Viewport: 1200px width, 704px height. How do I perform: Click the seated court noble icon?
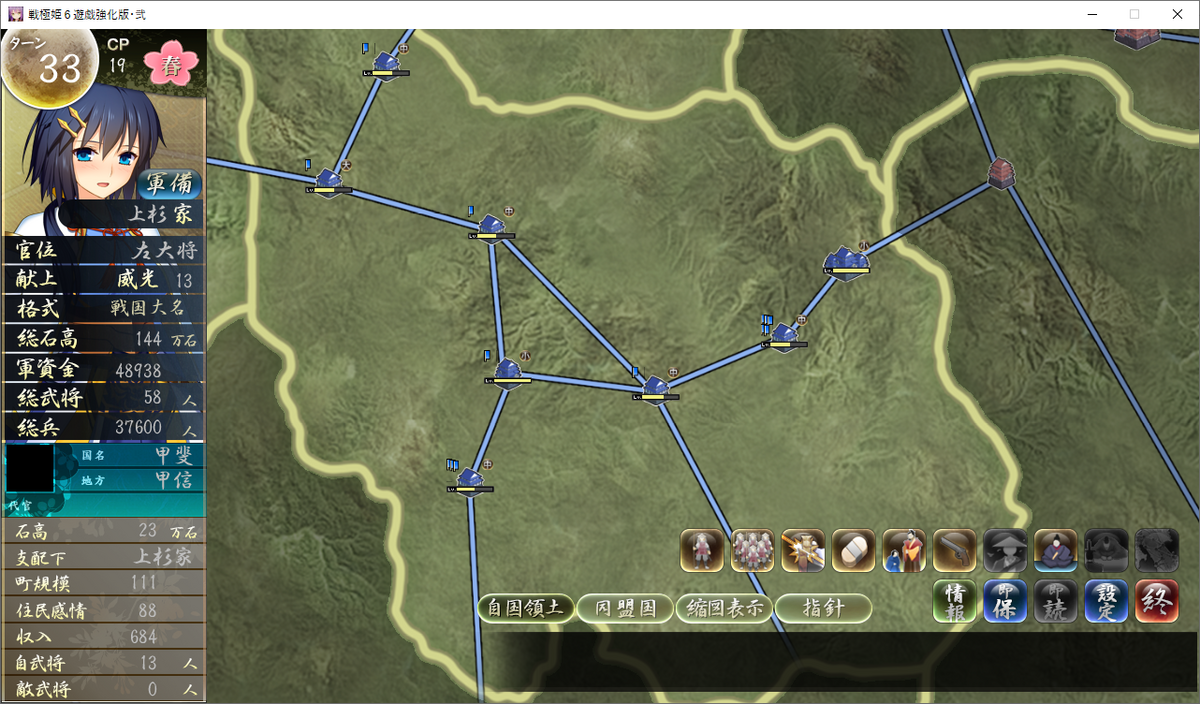point(1056,550)
